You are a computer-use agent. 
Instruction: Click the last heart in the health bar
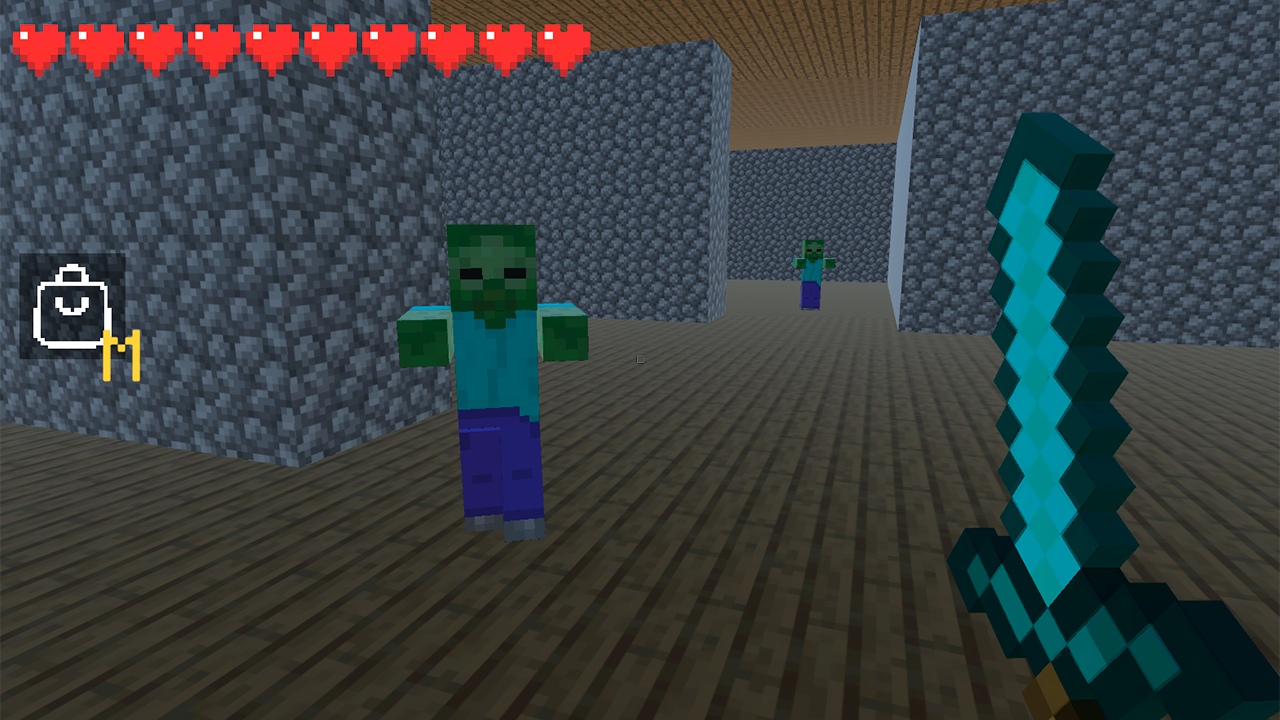[x=563, y=45]
